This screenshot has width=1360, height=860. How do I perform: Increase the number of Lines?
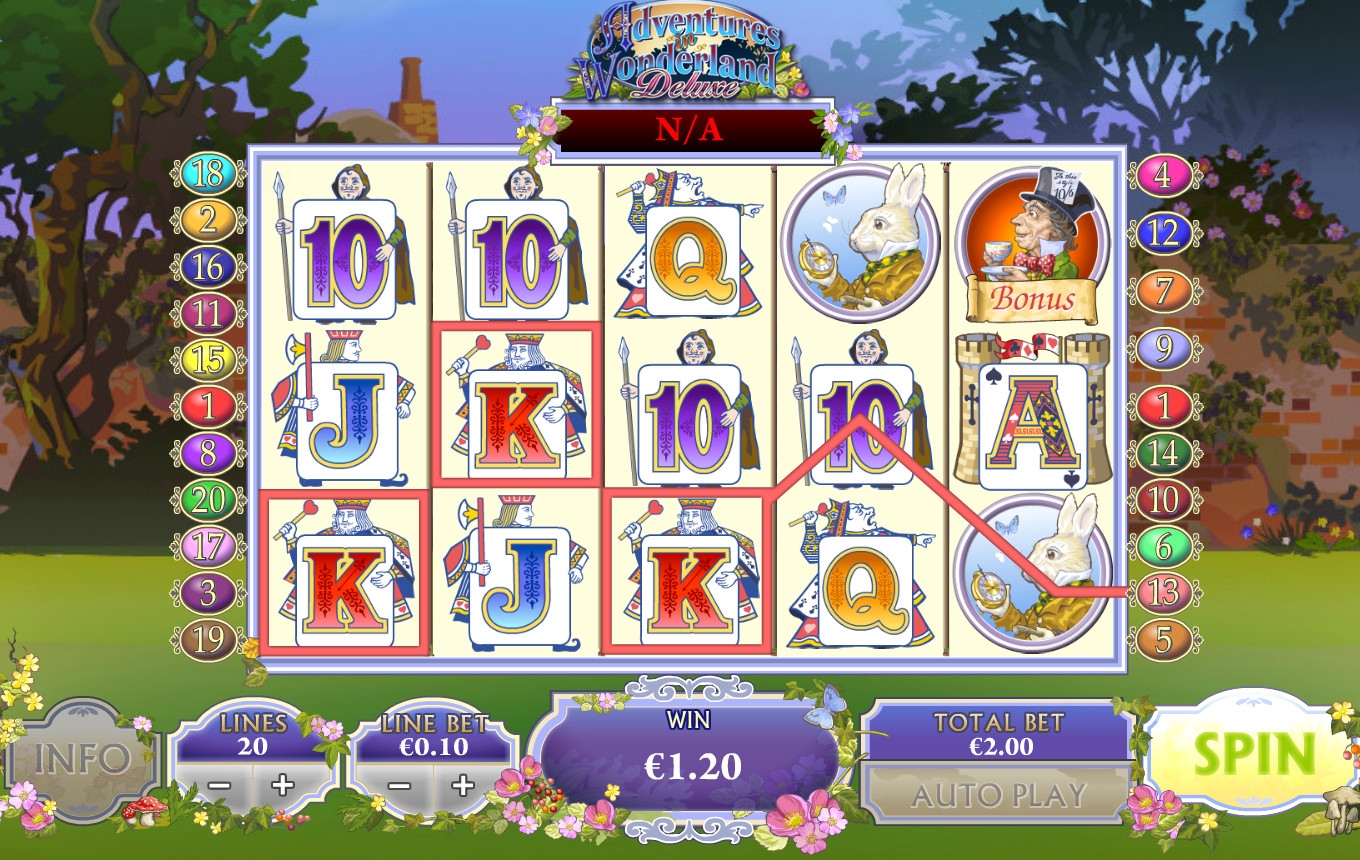[x=283, y=785]
